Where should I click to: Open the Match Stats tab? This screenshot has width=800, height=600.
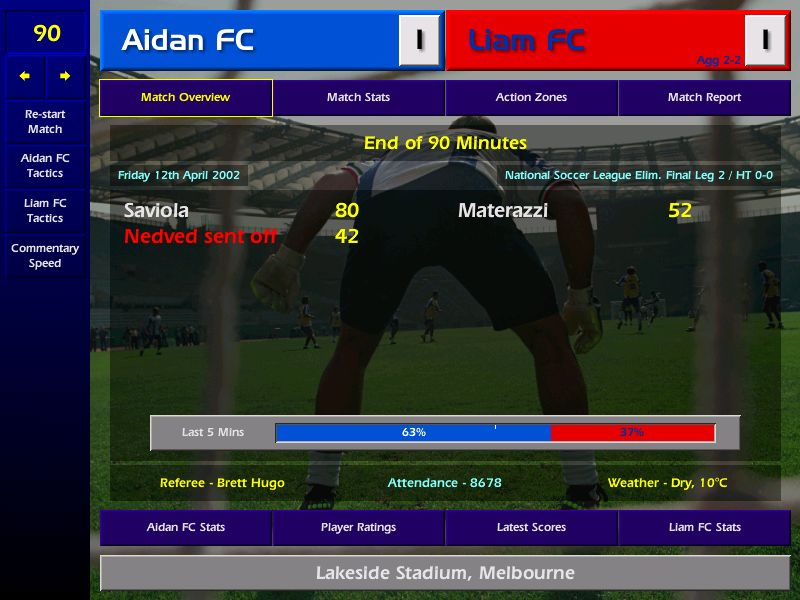358,98
